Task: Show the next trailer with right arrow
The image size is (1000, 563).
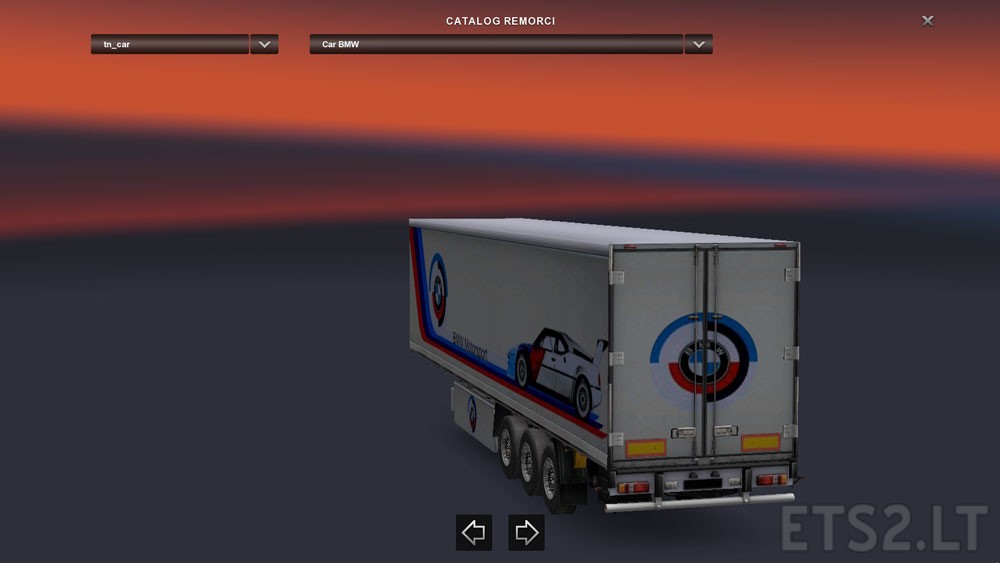Action: coord(526,533)
